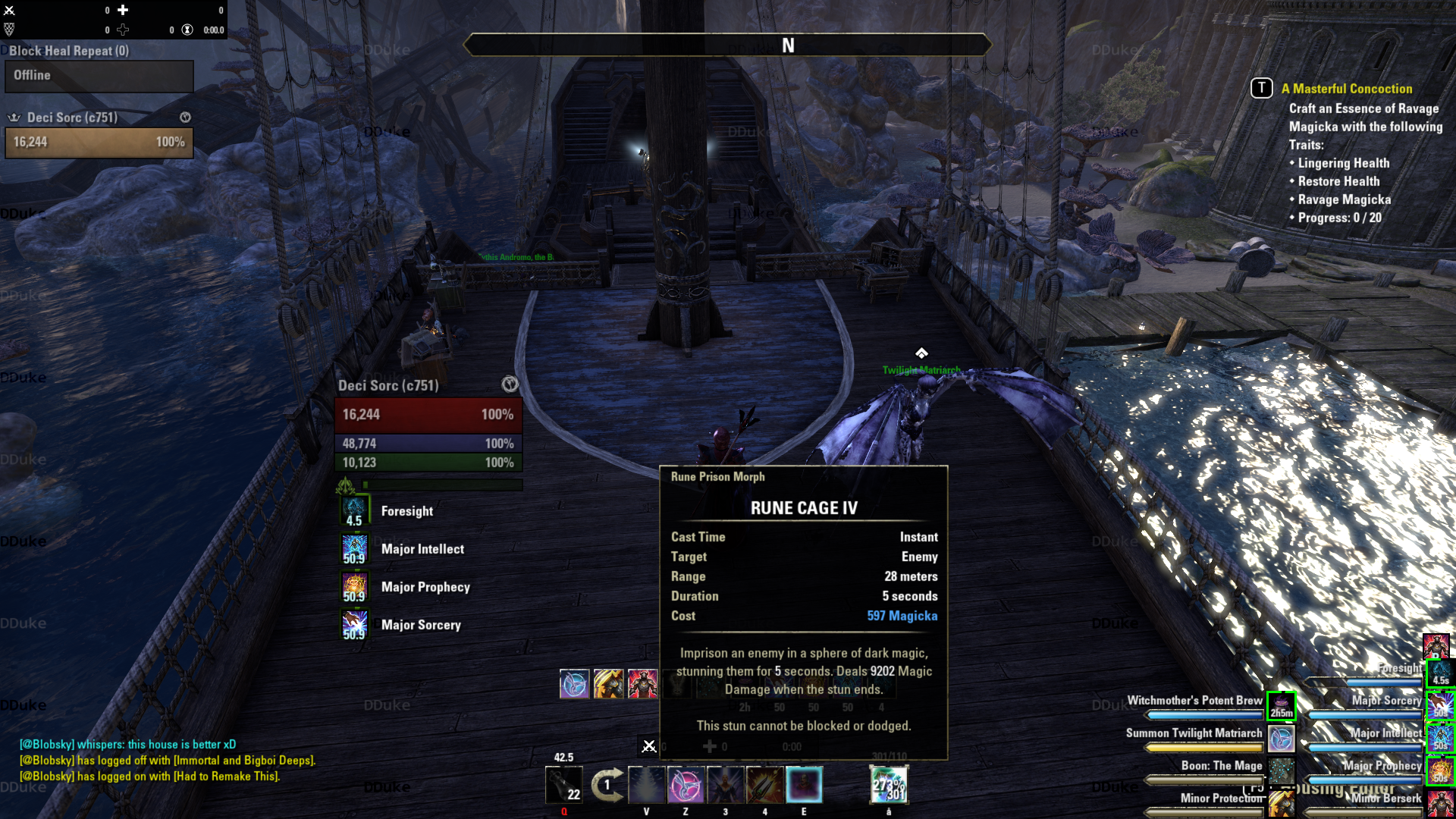
Task: Use the quickslot potion with 22 charges
Action: pos(563,784)
